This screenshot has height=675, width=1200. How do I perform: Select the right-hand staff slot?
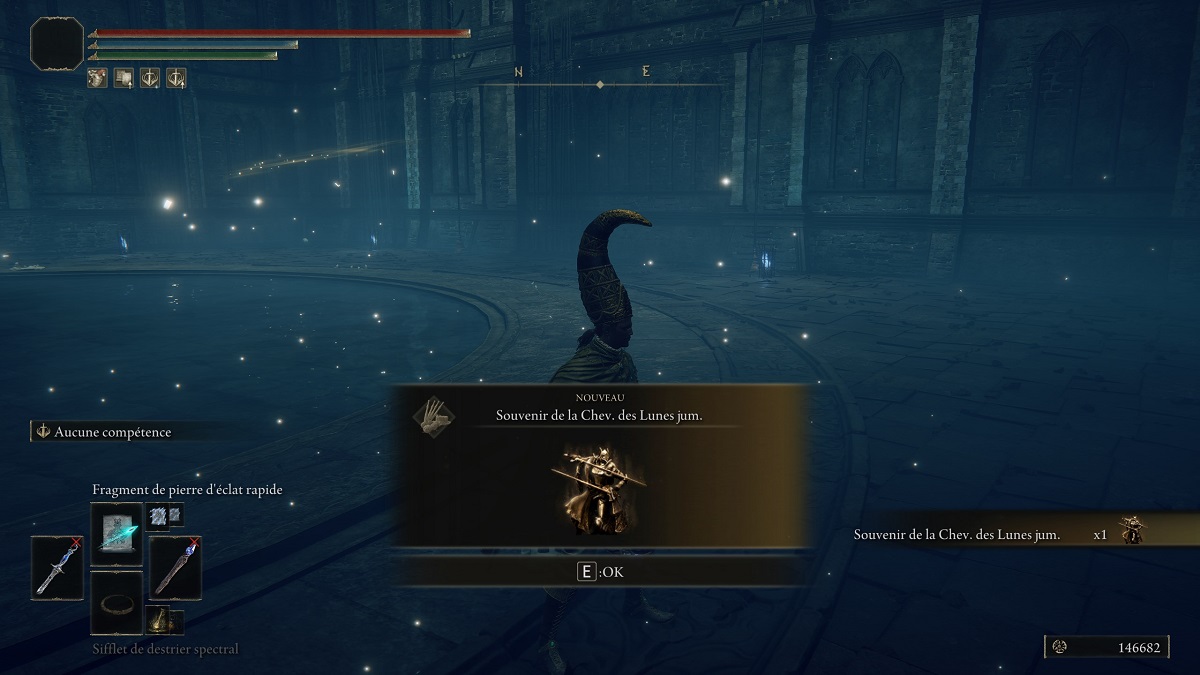tap(176, 568)
